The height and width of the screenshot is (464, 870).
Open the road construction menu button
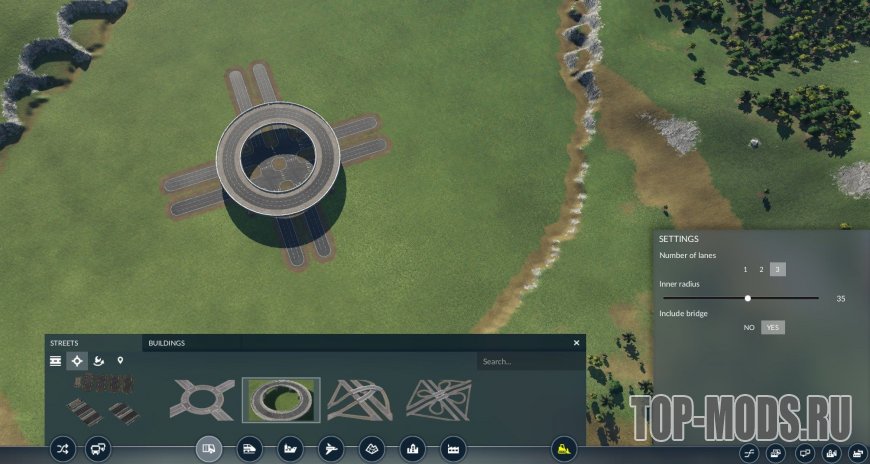coord(209,449)
